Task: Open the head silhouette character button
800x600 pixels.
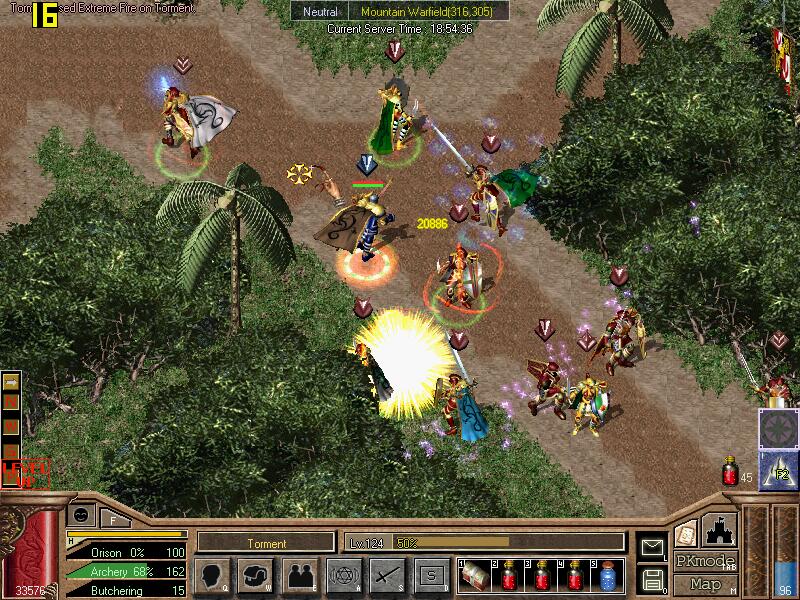Action: pos(213,576)
